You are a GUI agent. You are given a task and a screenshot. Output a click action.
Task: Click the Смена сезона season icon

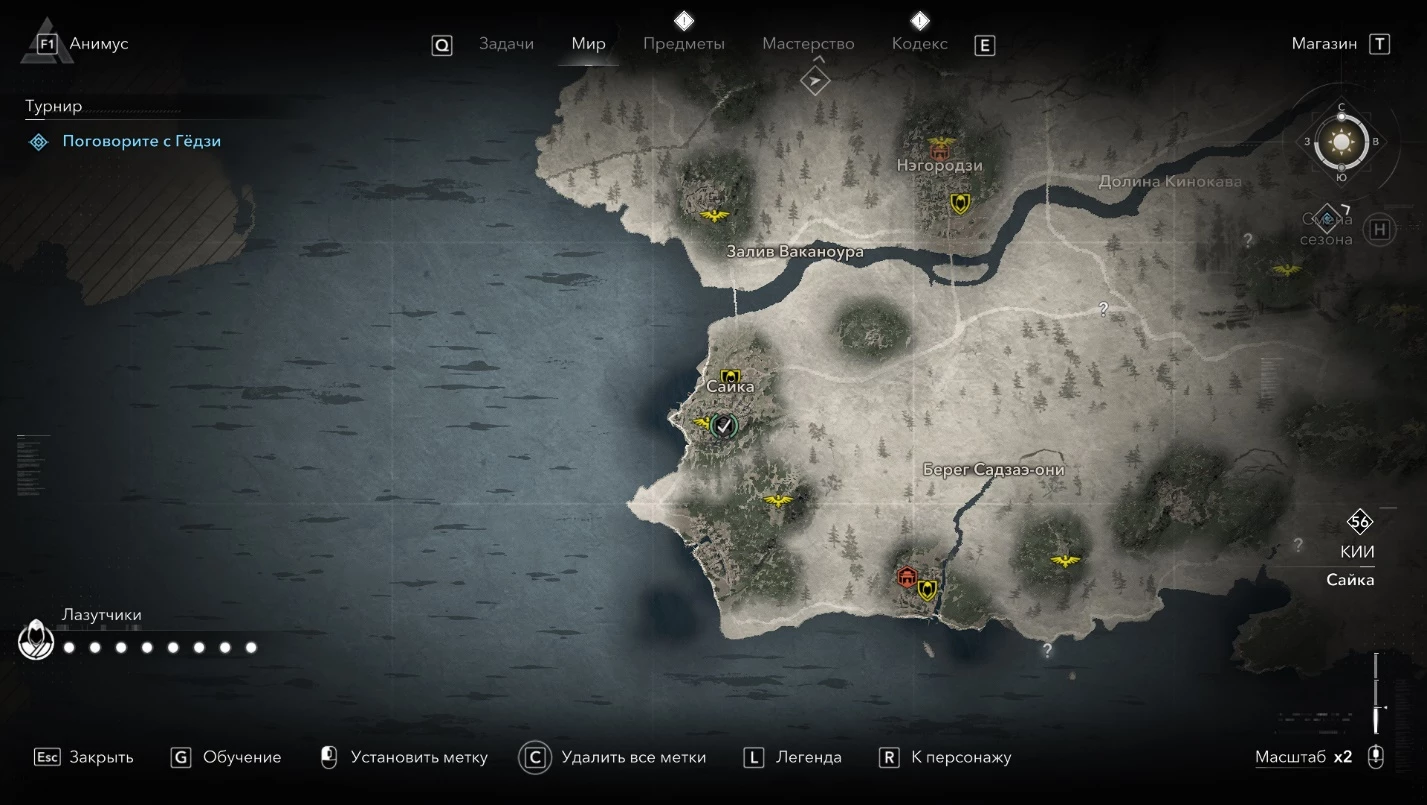click(x=1327, y=218)
